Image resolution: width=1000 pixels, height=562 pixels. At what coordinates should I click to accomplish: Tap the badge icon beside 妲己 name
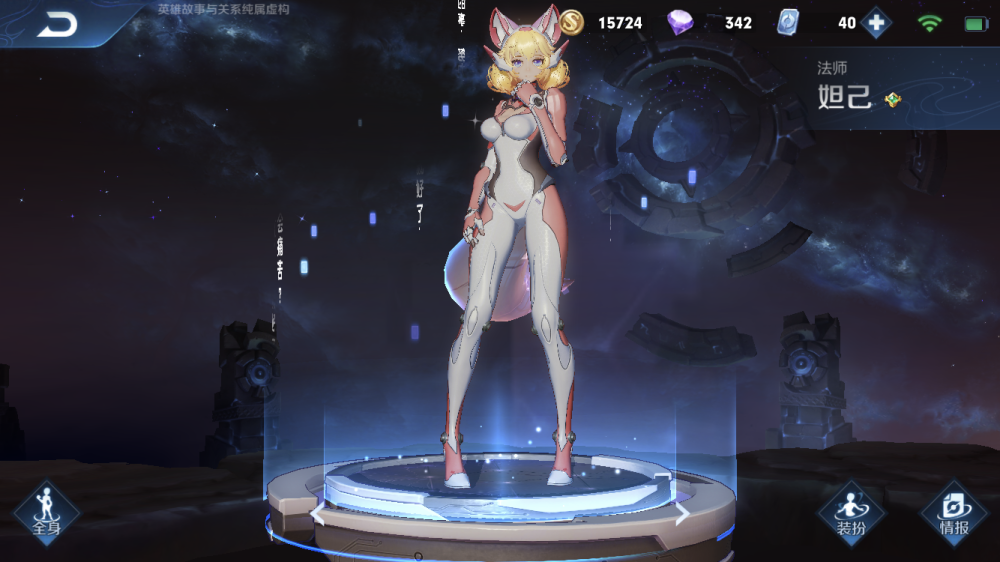point(893,100)
